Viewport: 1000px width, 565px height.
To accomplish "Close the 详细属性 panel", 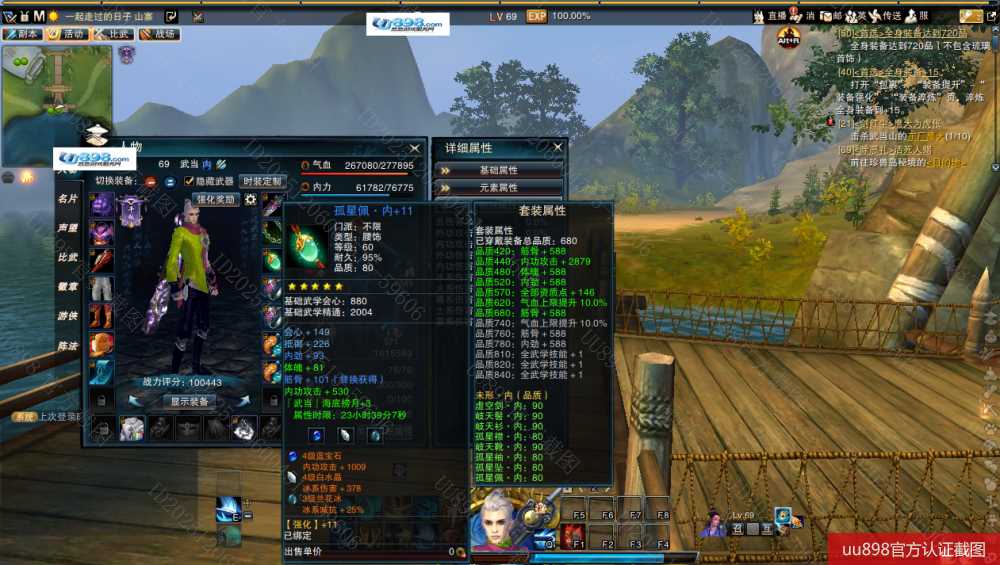I will [558, 147].
